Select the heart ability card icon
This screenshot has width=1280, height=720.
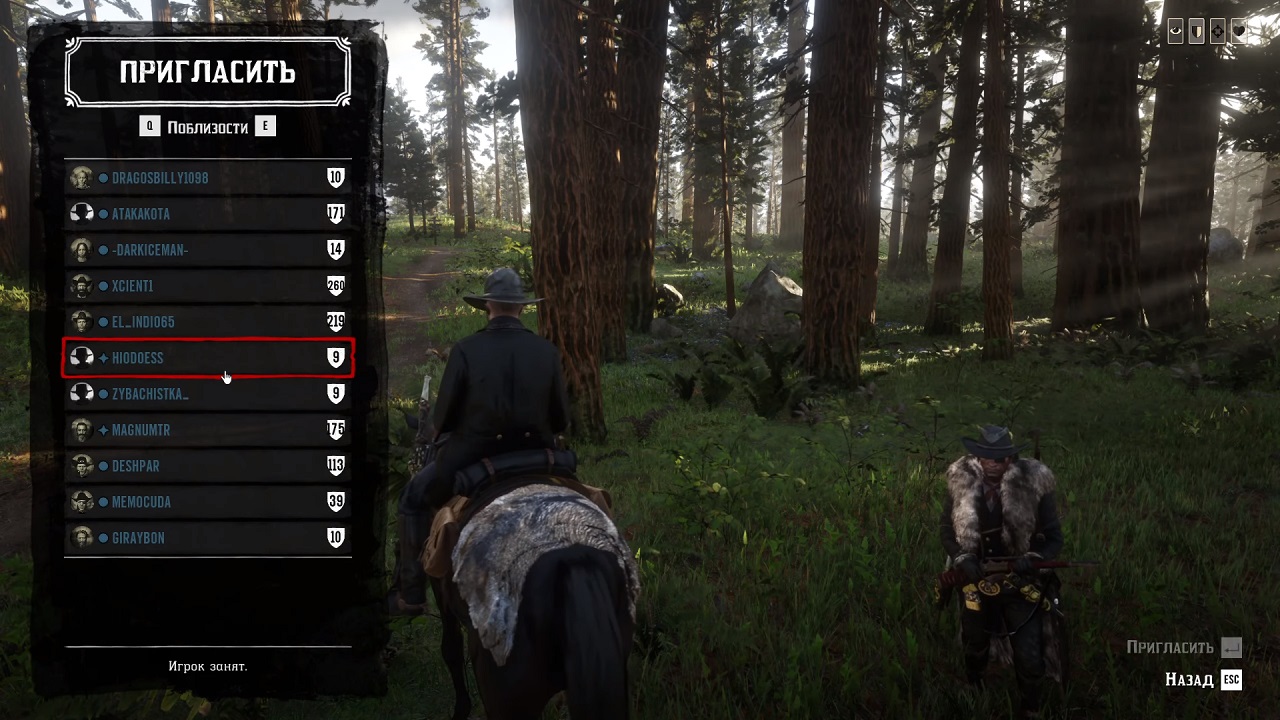click(1238, 32)
